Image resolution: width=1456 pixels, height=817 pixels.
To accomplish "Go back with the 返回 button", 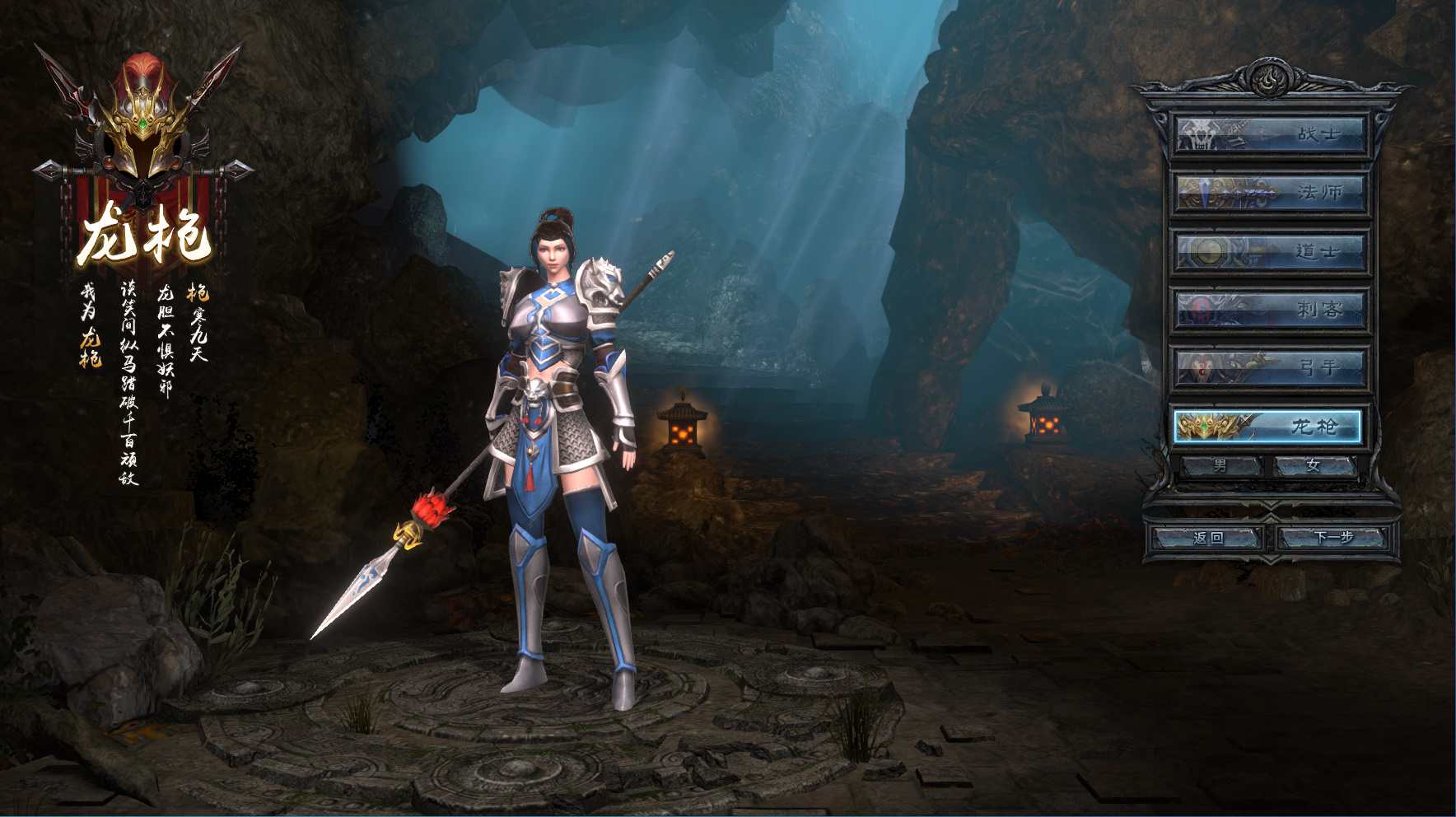I will click(x=1208, y=538).
